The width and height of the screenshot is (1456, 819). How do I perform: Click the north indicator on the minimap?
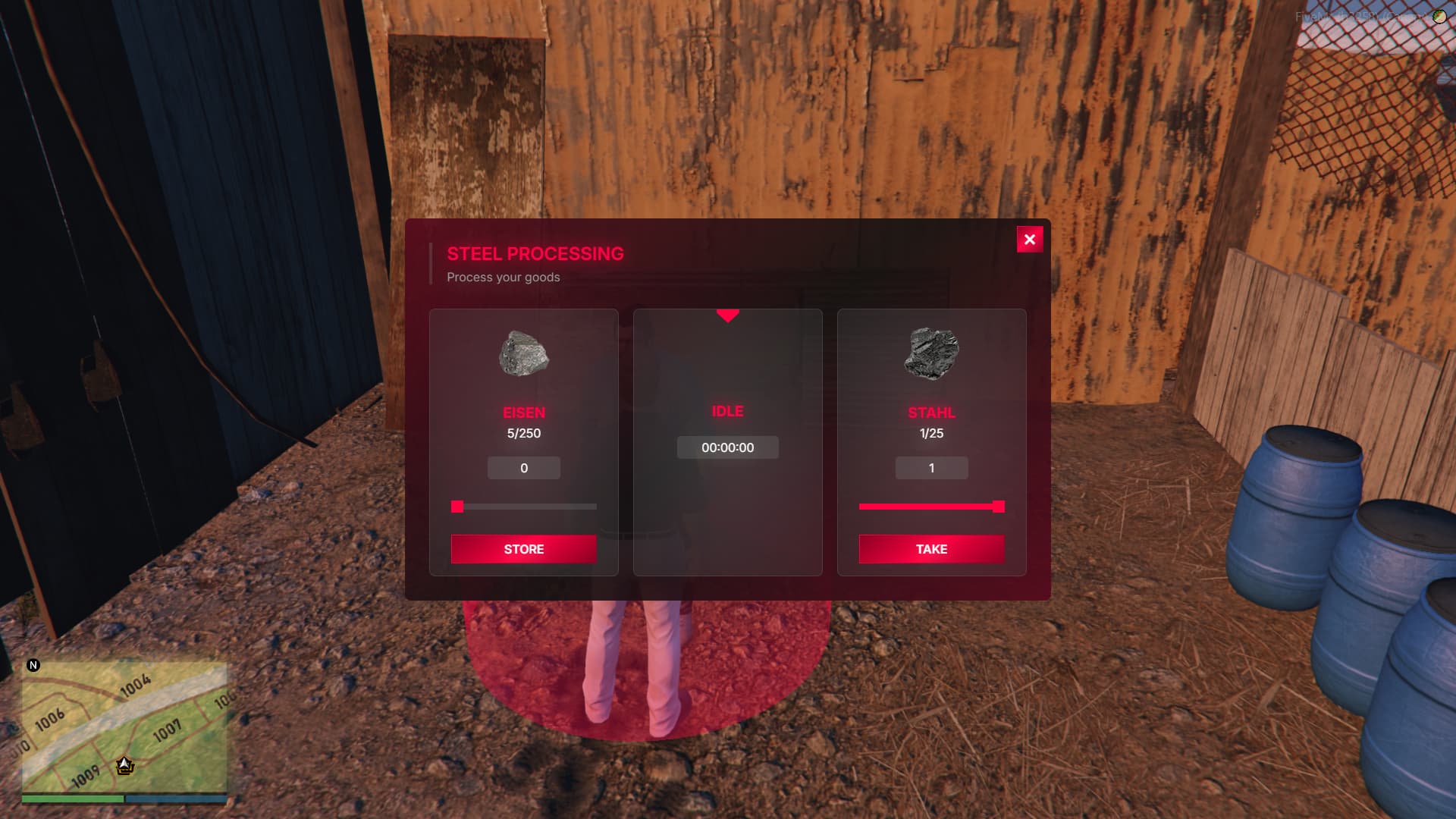(33, 665)
